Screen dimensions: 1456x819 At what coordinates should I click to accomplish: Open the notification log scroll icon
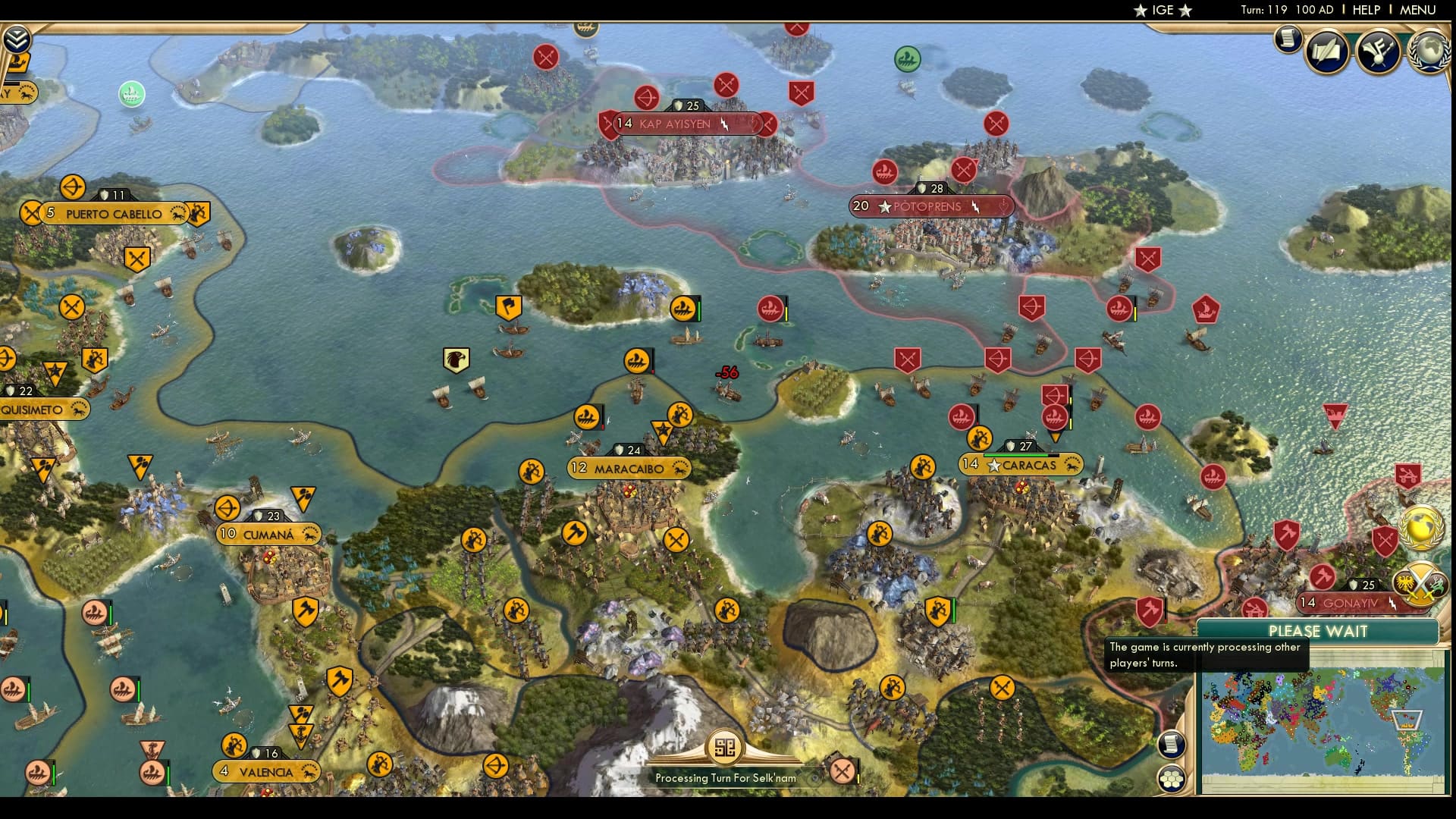(x=1288, y=39)
